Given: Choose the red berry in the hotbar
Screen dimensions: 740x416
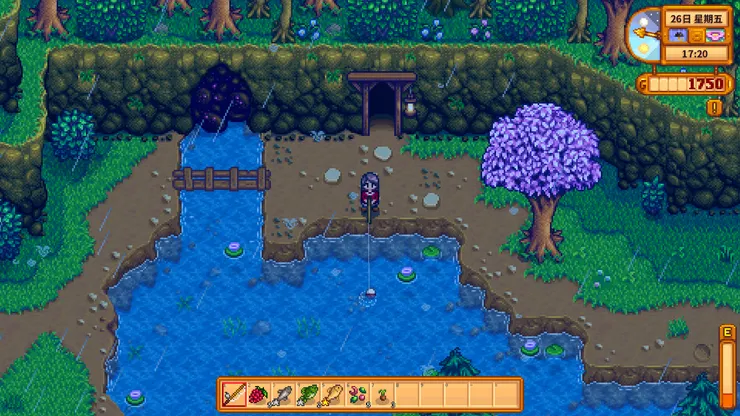Looking at the screenshot, I should [259, 394].
